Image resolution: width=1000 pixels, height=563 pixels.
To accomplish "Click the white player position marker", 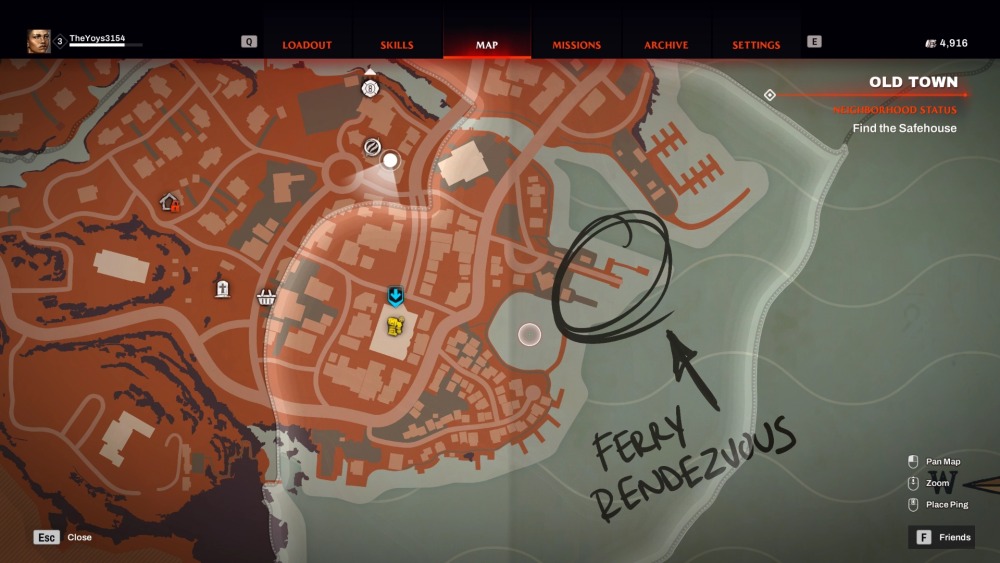I will (391, 159).
